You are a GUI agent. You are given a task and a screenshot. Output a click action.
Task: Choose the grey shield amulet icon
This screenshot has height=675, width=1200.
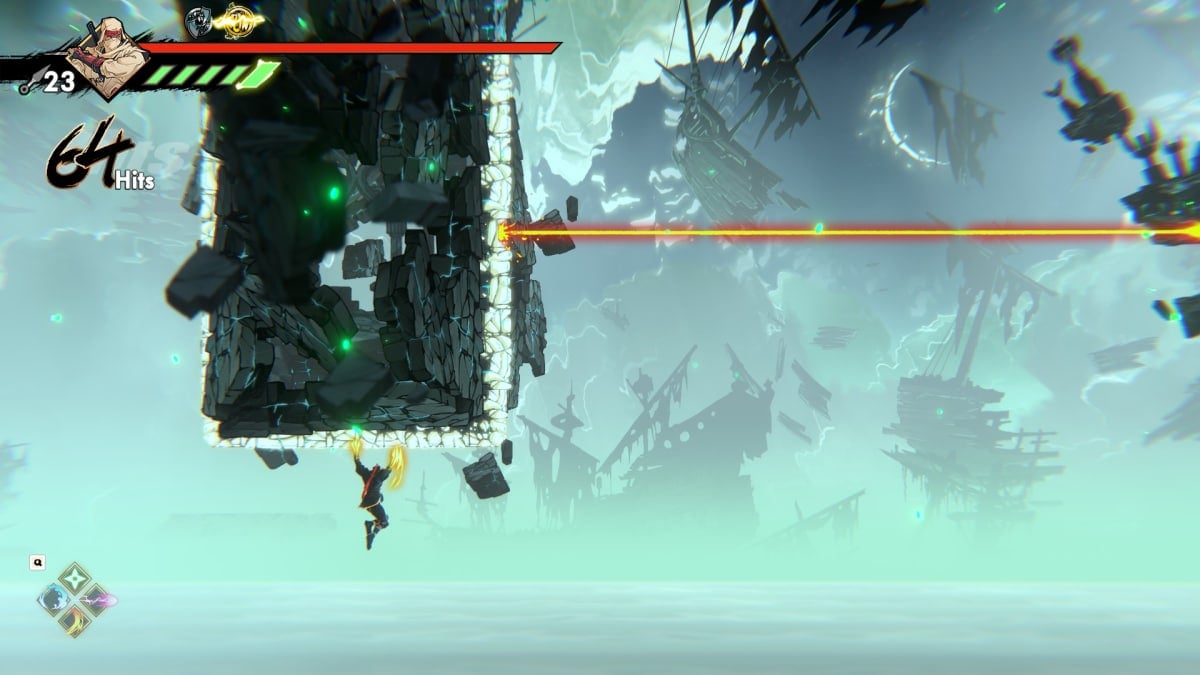(198, 17)
